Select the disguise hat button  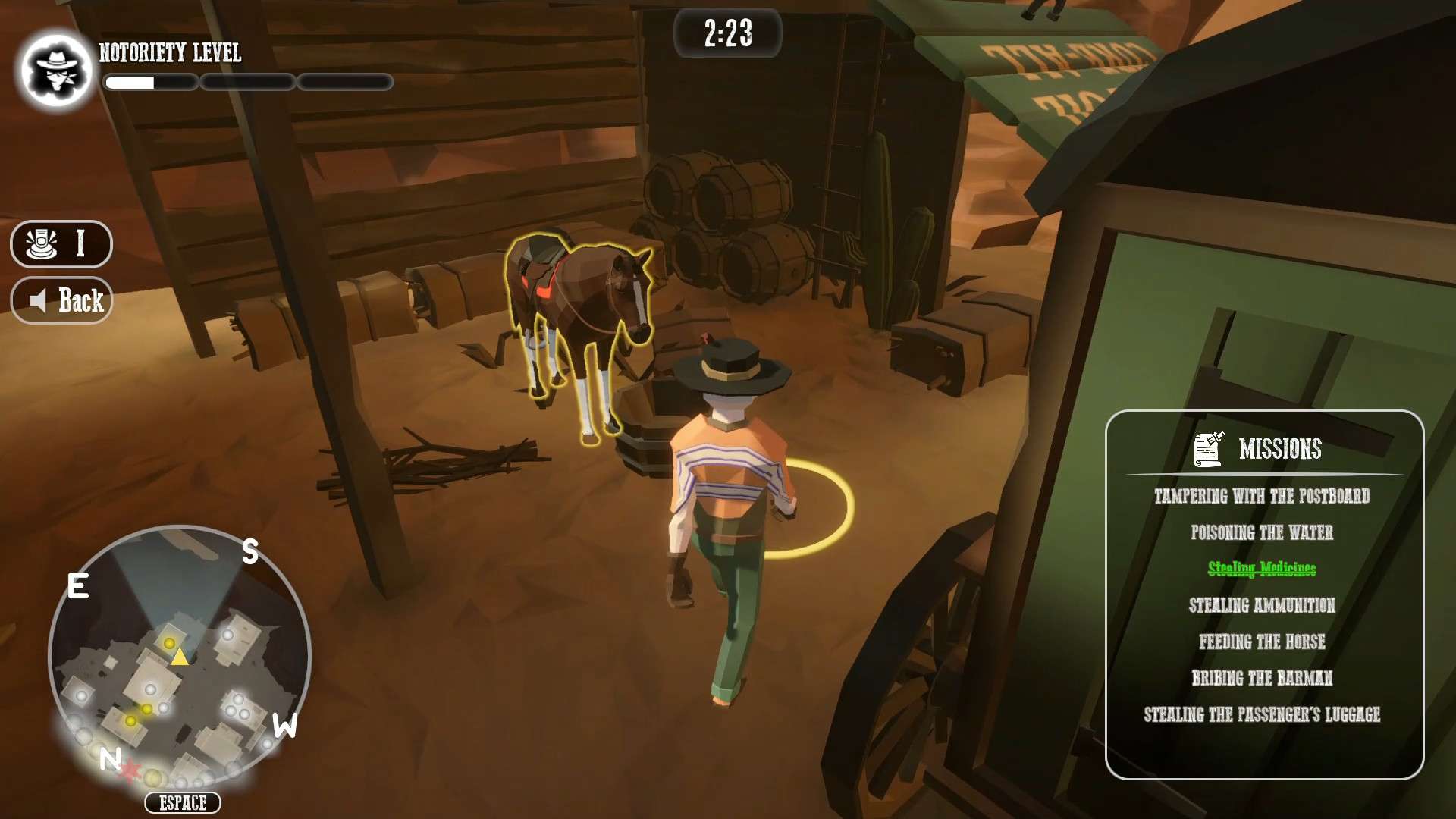(61, 244)
